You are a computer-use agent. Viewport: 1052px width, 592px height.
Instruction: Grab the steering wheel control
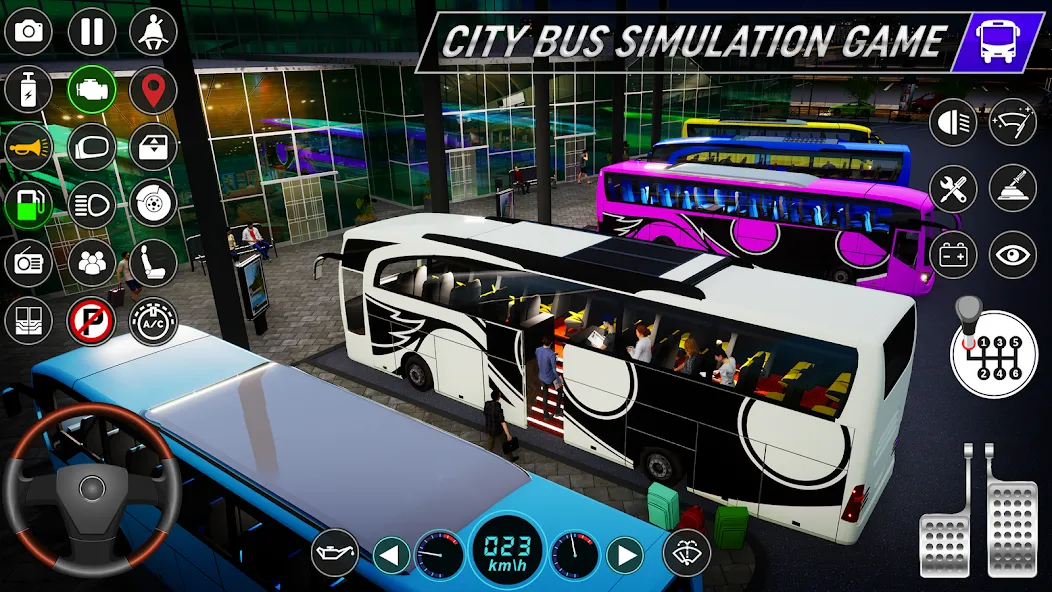tap(92, 490)
